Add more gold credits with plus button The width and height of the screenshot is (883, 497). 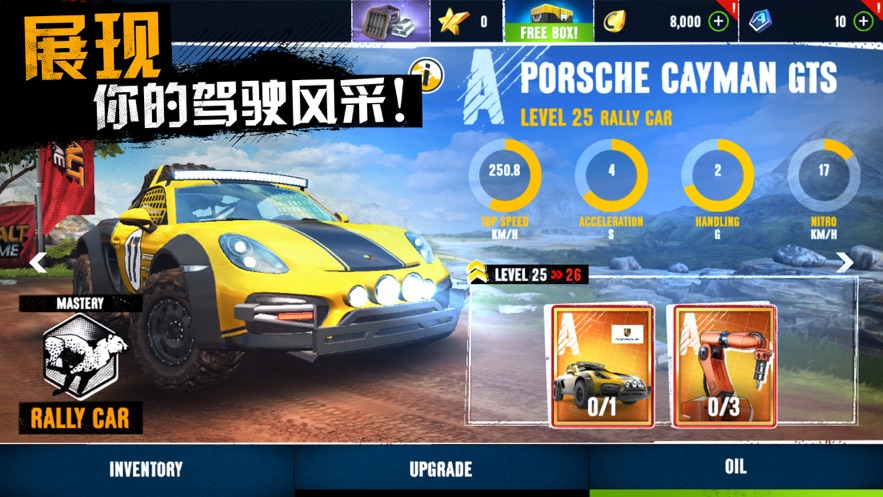click(718, 21)
